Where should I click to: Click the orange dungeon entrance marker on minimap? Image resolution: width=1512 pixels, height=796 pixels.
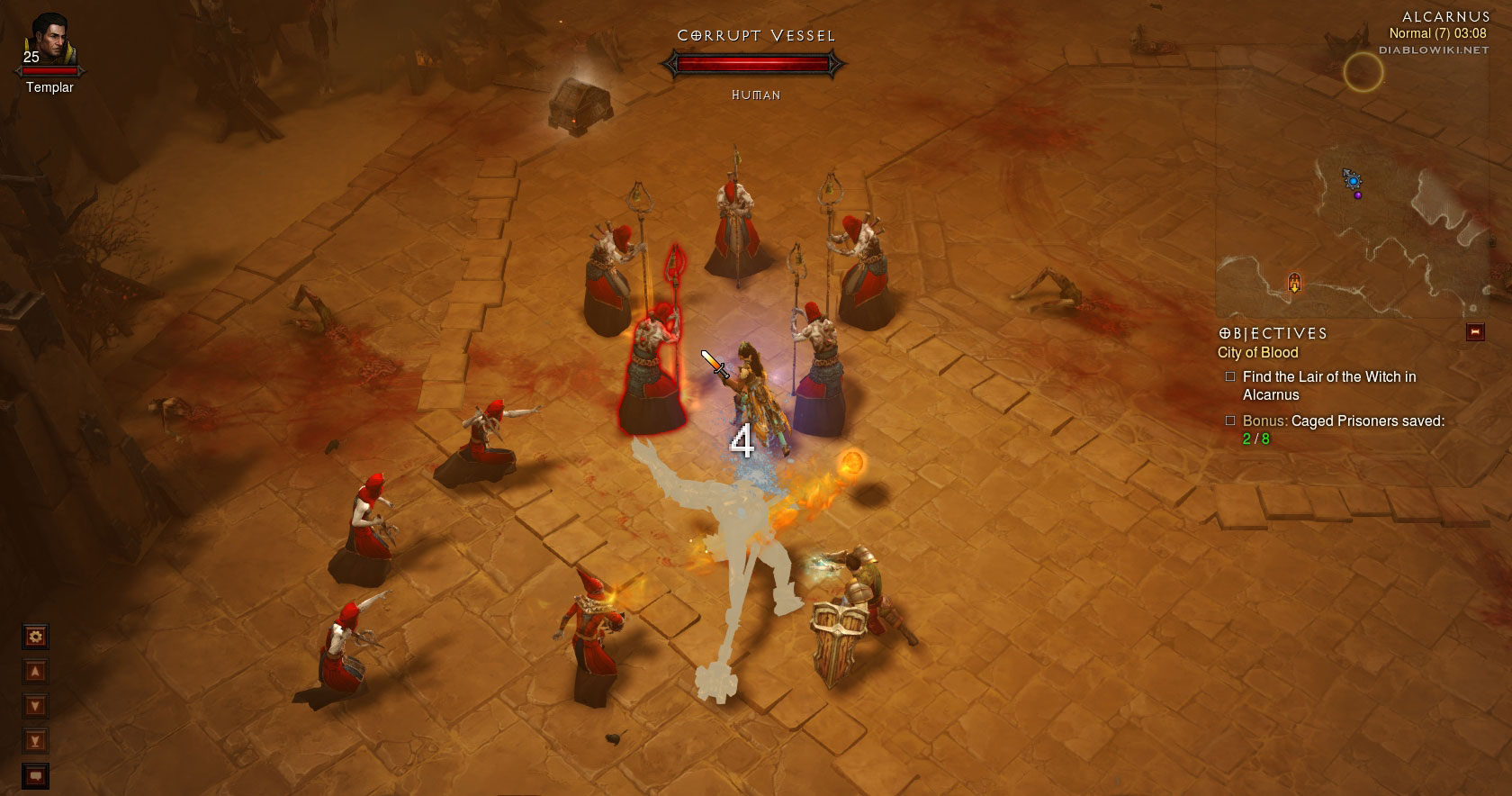click(1294, 283)
